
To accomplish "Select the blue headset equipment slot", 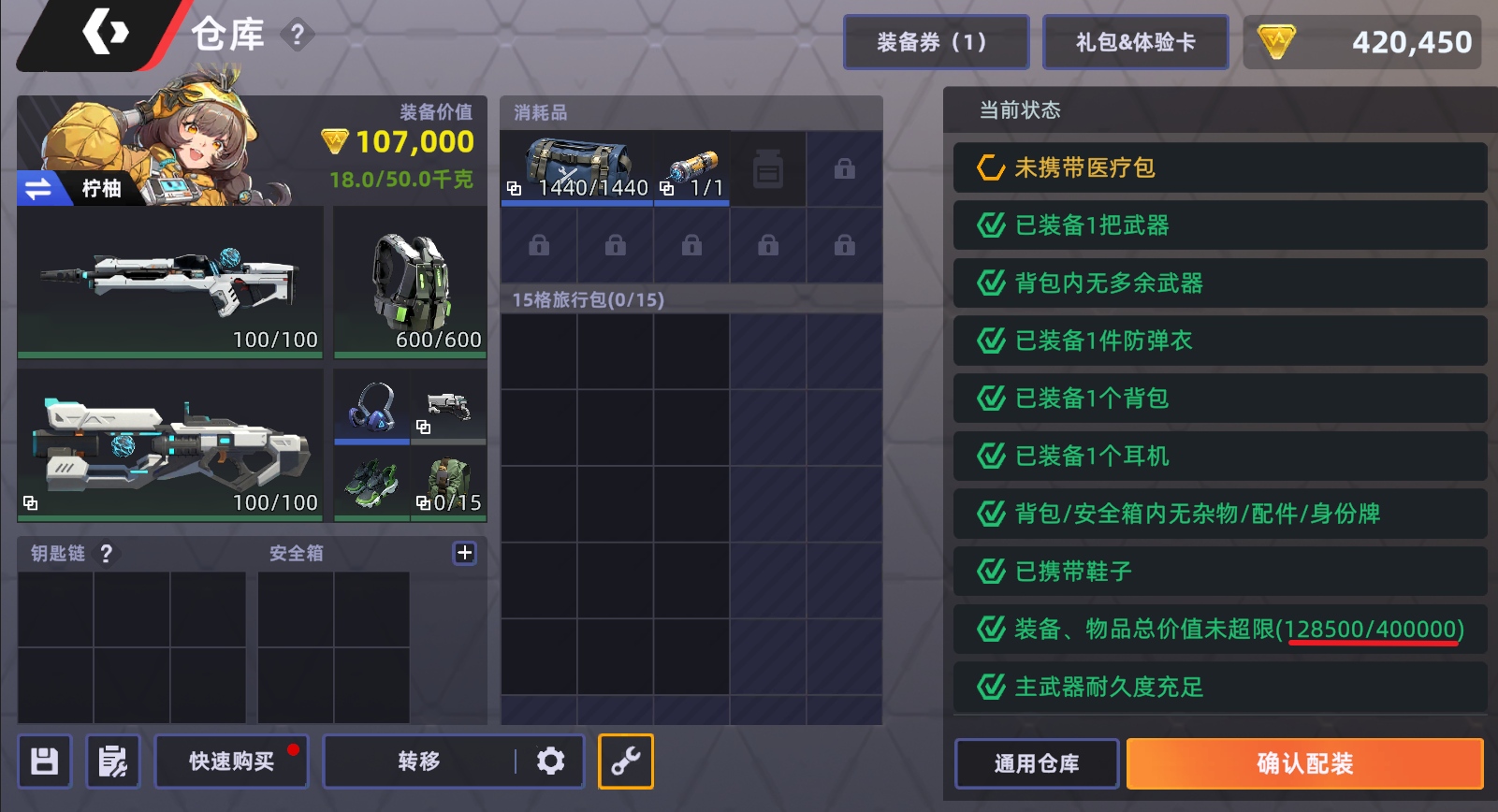I will pyautogui.click(x=371, y=406).
